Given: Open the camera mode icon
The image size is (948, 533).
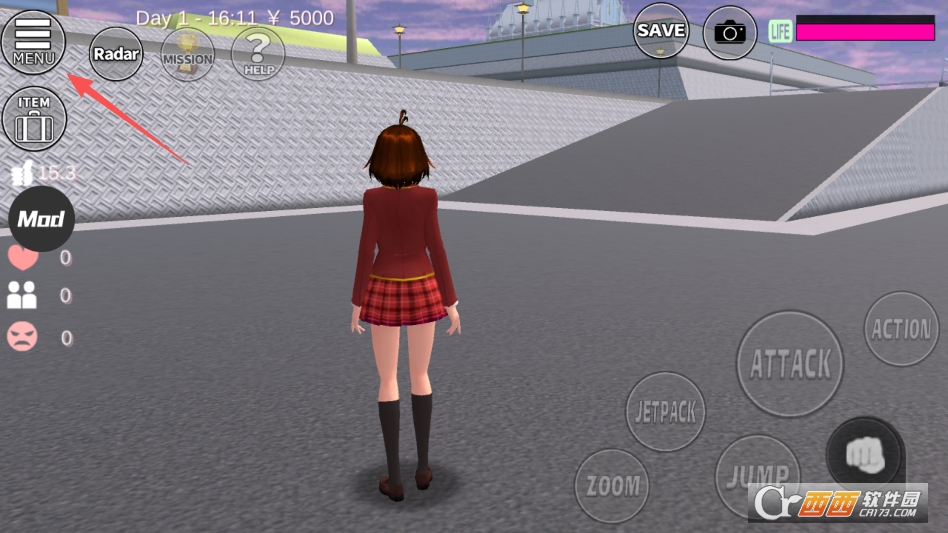Looking at the screenshot, I should [x=730, y=33].
